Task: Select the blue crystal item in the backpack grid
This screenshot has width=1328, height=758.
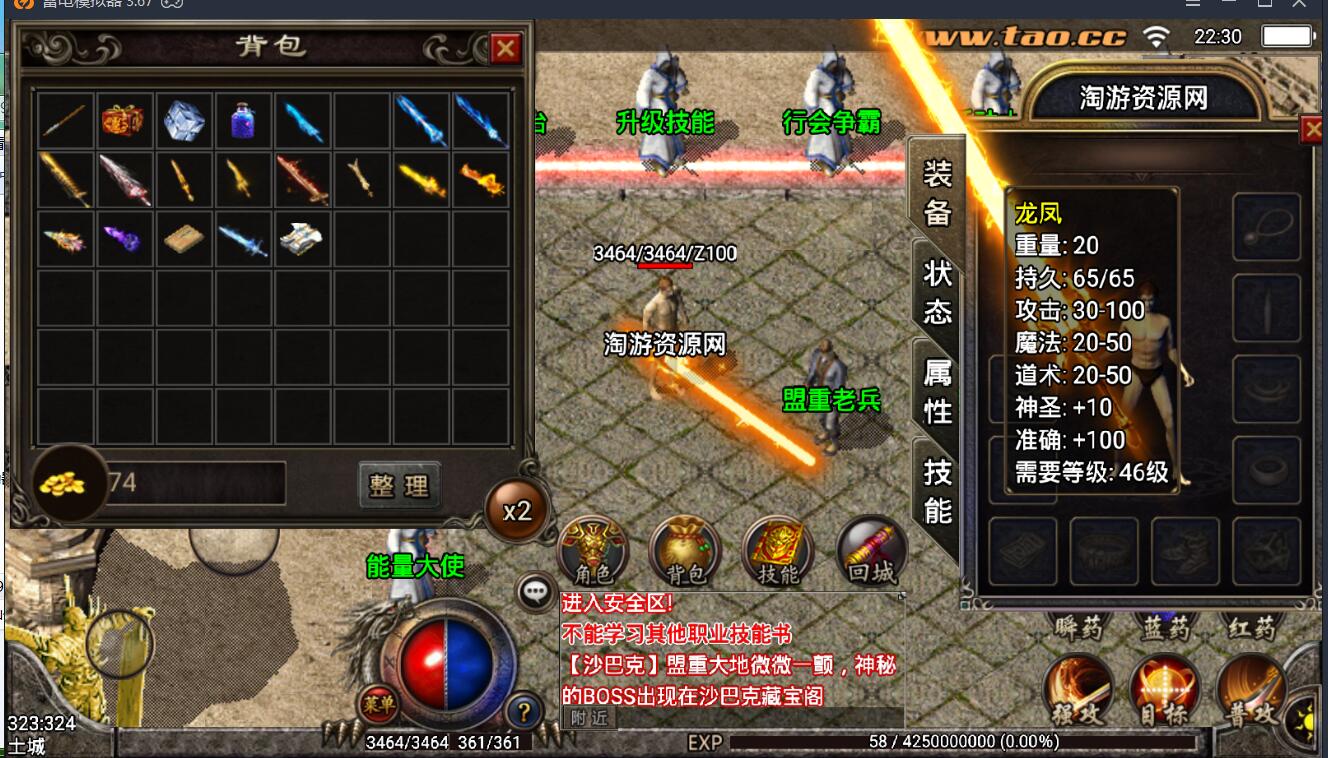Action: tap(184, 118)
